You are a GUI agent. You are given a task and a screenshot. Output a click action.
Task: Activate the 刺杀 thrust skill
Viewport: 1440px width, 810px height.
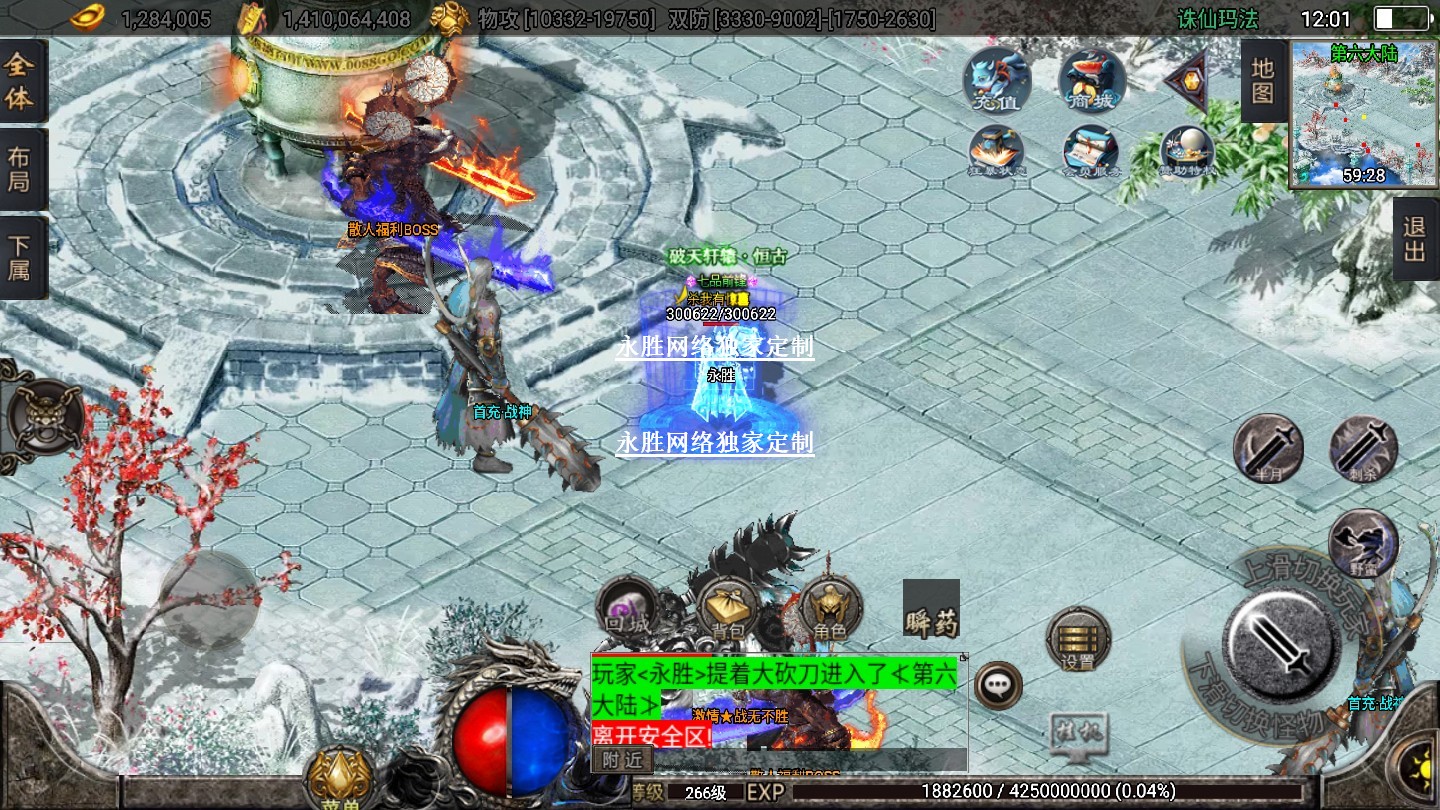1363,449
